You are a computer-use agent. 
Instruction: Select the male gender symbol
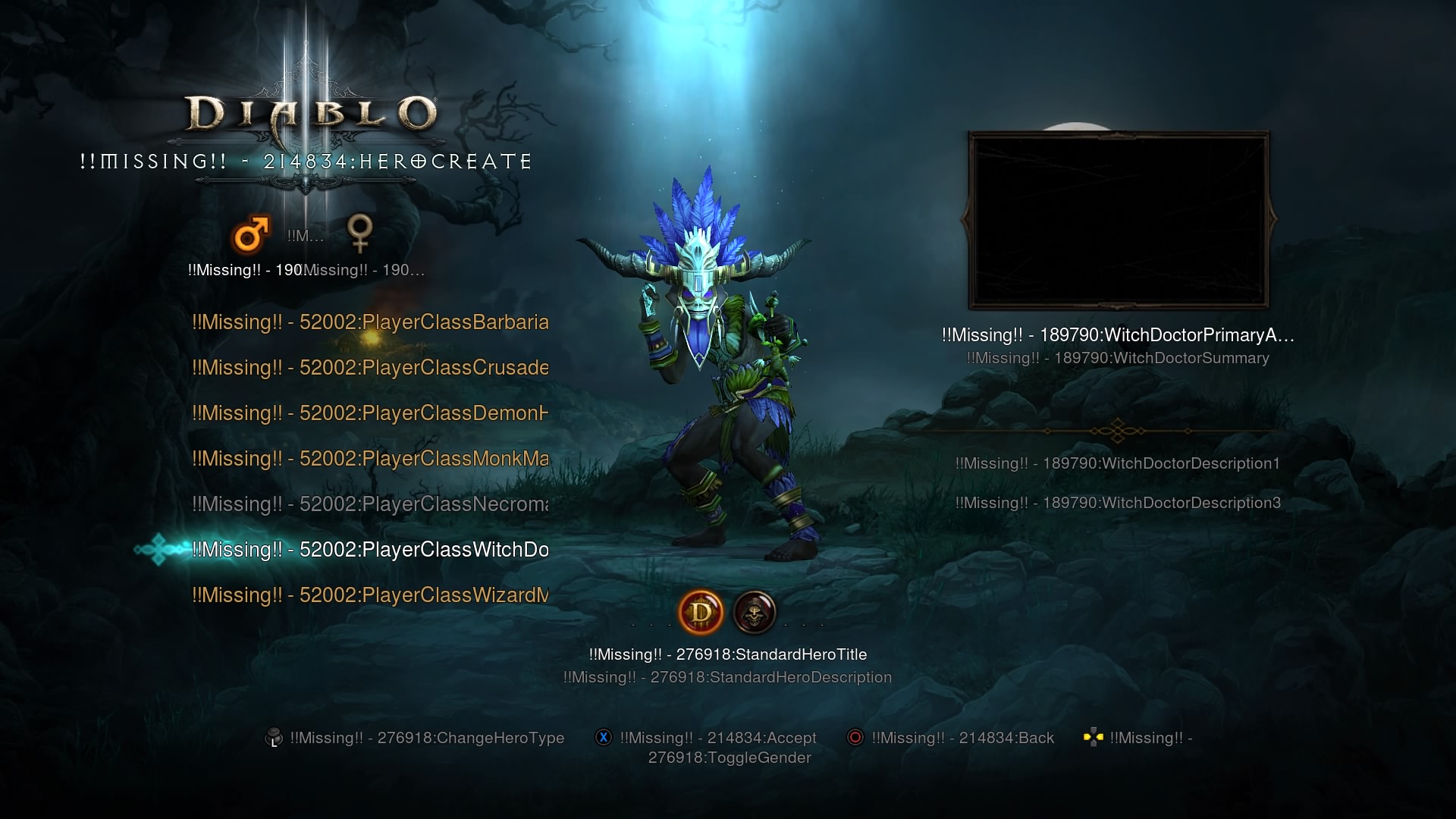(x=251, y=234)
